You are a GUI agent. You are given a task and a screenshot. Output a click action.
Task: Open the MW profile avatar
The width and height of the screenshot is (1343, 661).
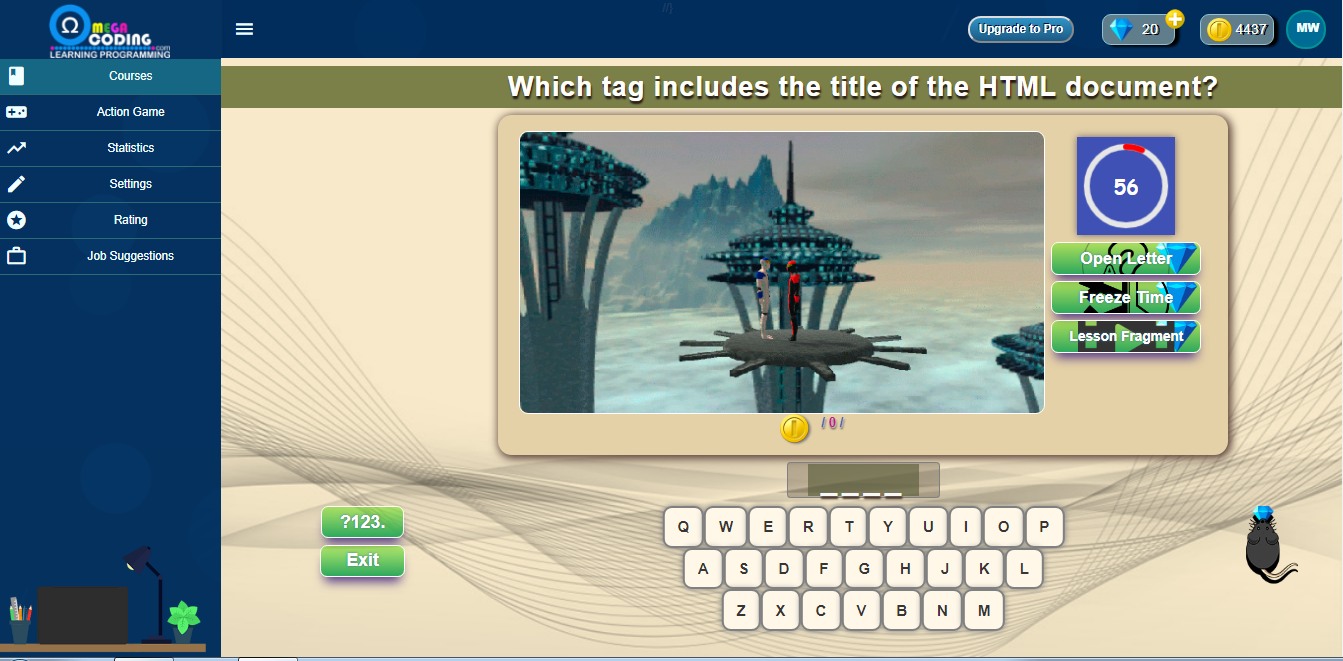tap(1306, 29)
